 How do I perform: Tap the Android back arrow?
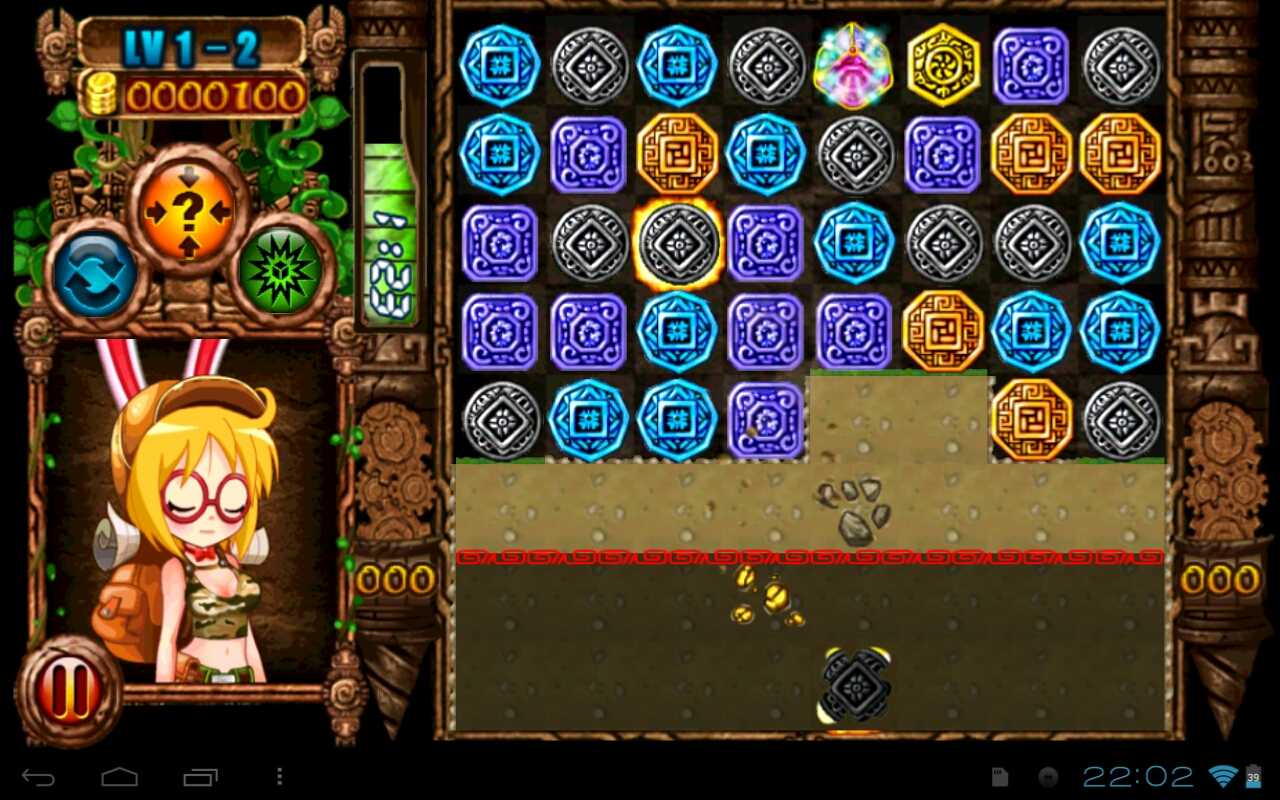[38, 777]
